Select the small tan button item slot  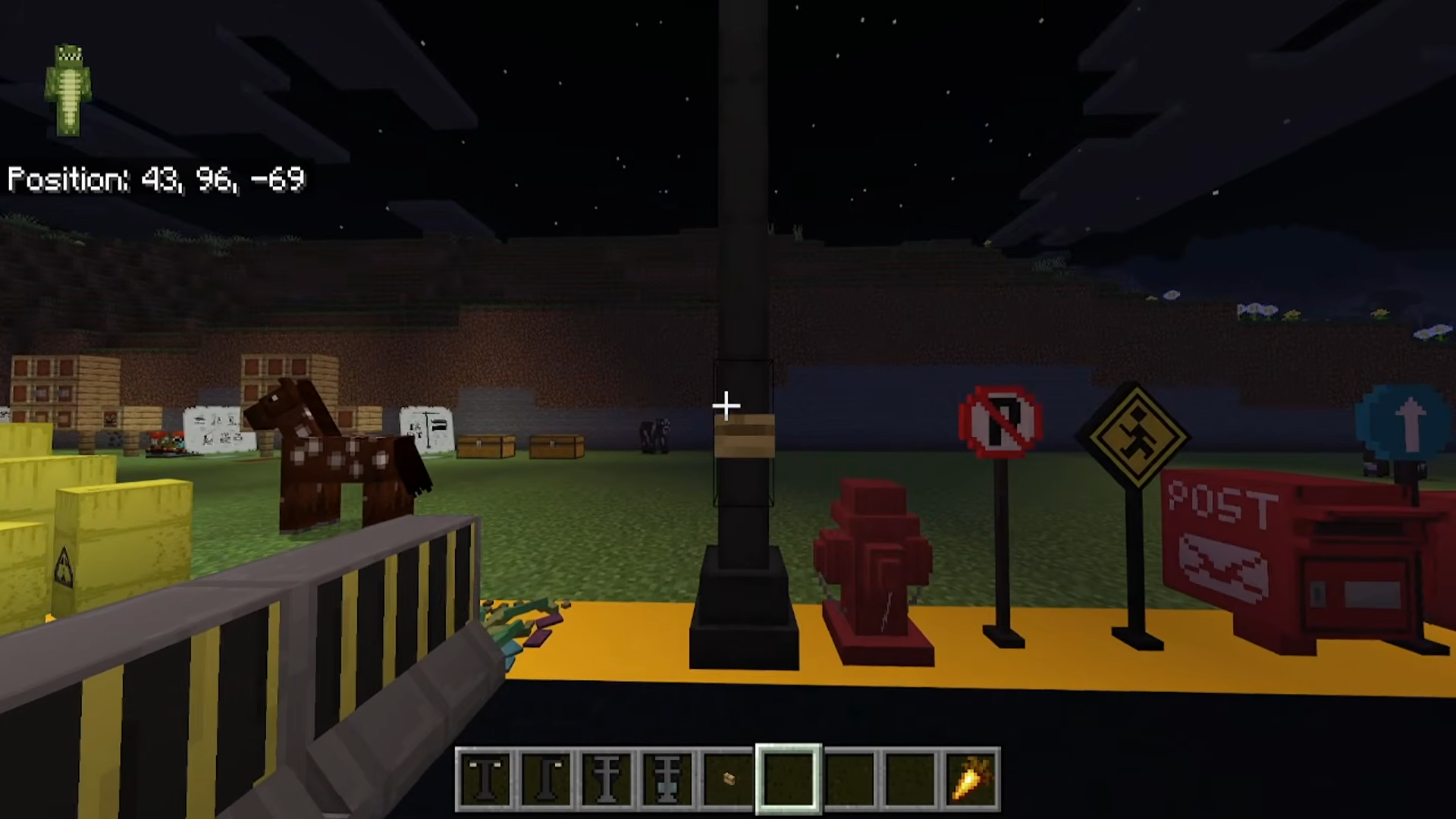tap(728, 779)
